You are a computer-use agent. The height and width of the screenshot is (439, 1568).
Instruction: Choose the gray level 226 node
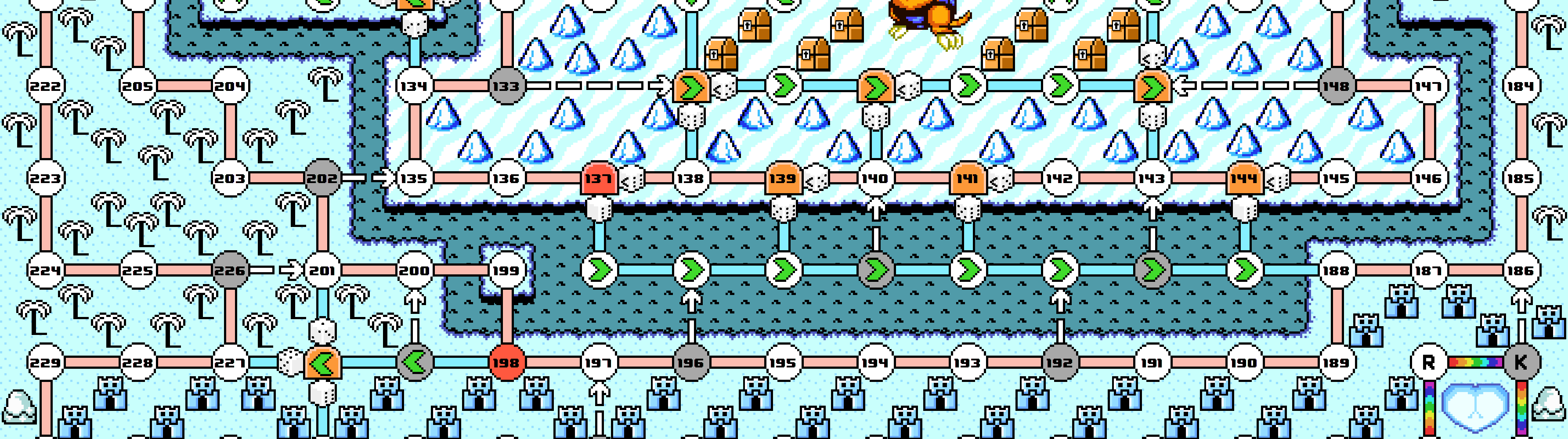click(x=230, y=270)
